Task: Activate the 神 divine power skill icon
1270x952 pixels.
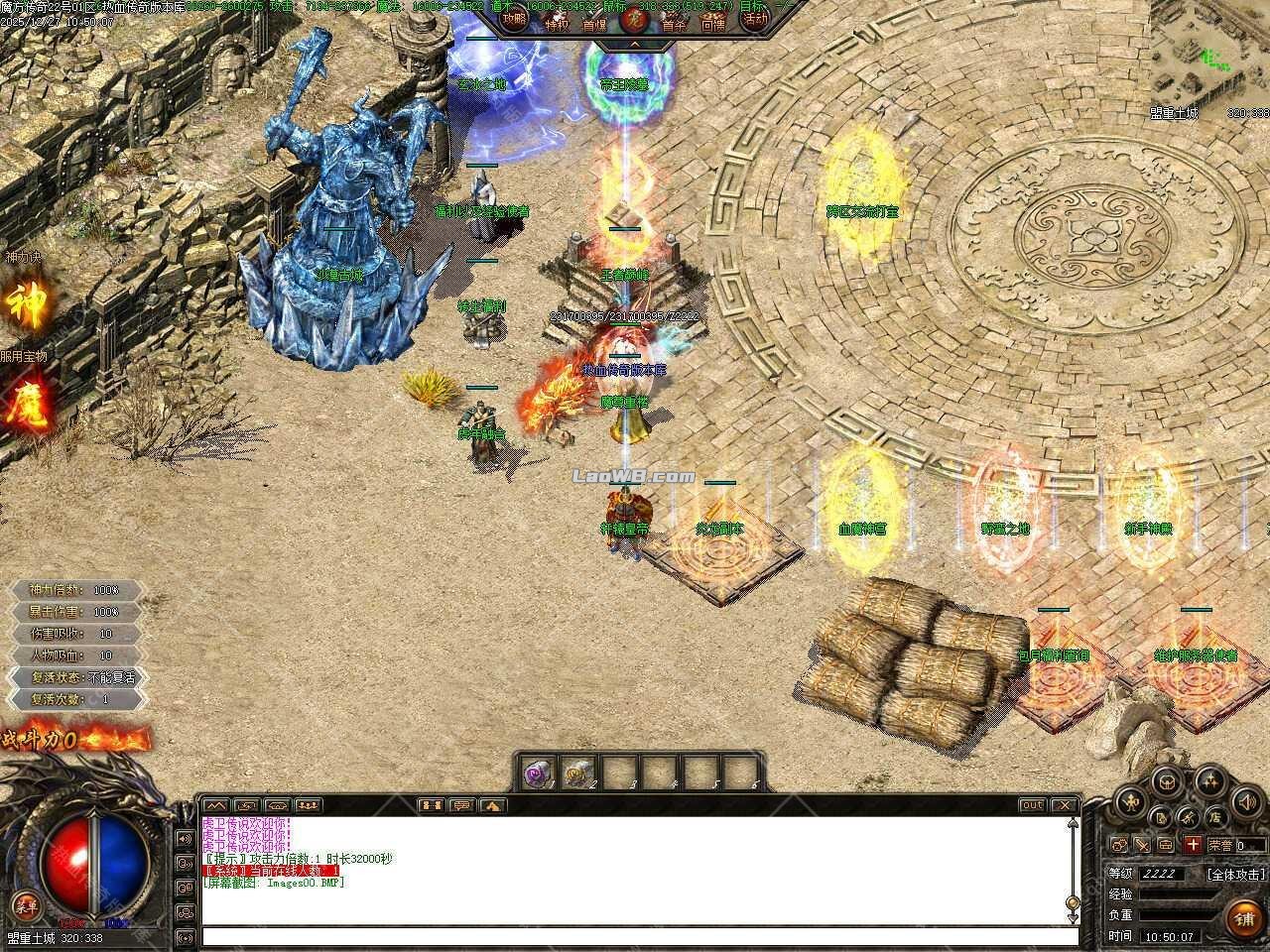Action: (27, 301)
